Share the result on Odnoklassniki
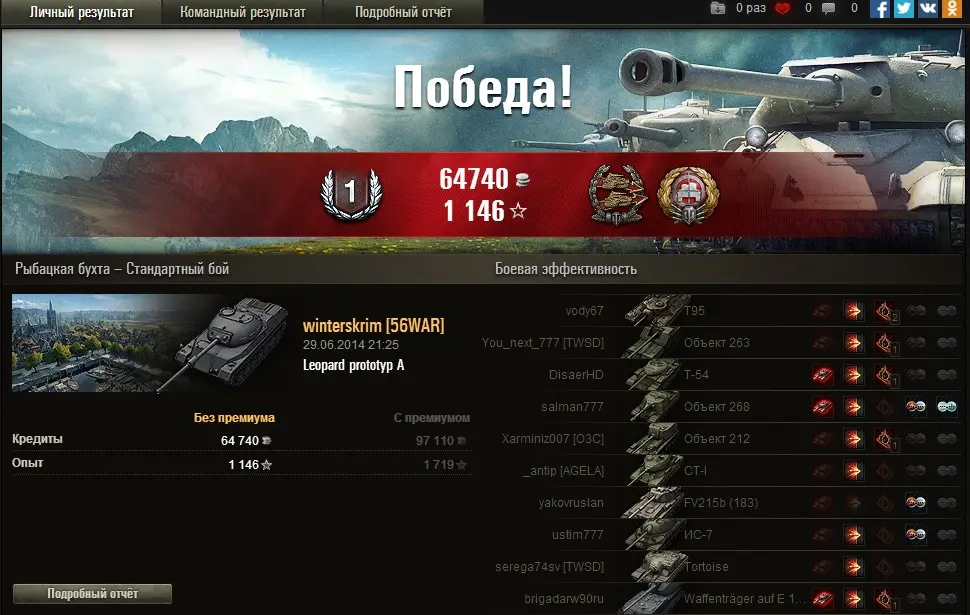The width and height of the screenshot is (970, 615). pos(951,9)
